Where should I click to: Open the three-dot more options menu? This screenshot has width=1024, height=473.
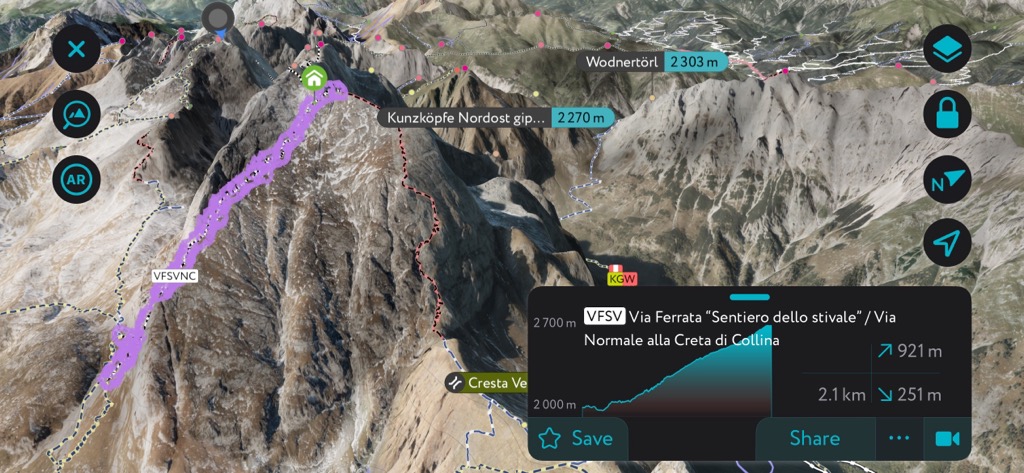(899, 438)
